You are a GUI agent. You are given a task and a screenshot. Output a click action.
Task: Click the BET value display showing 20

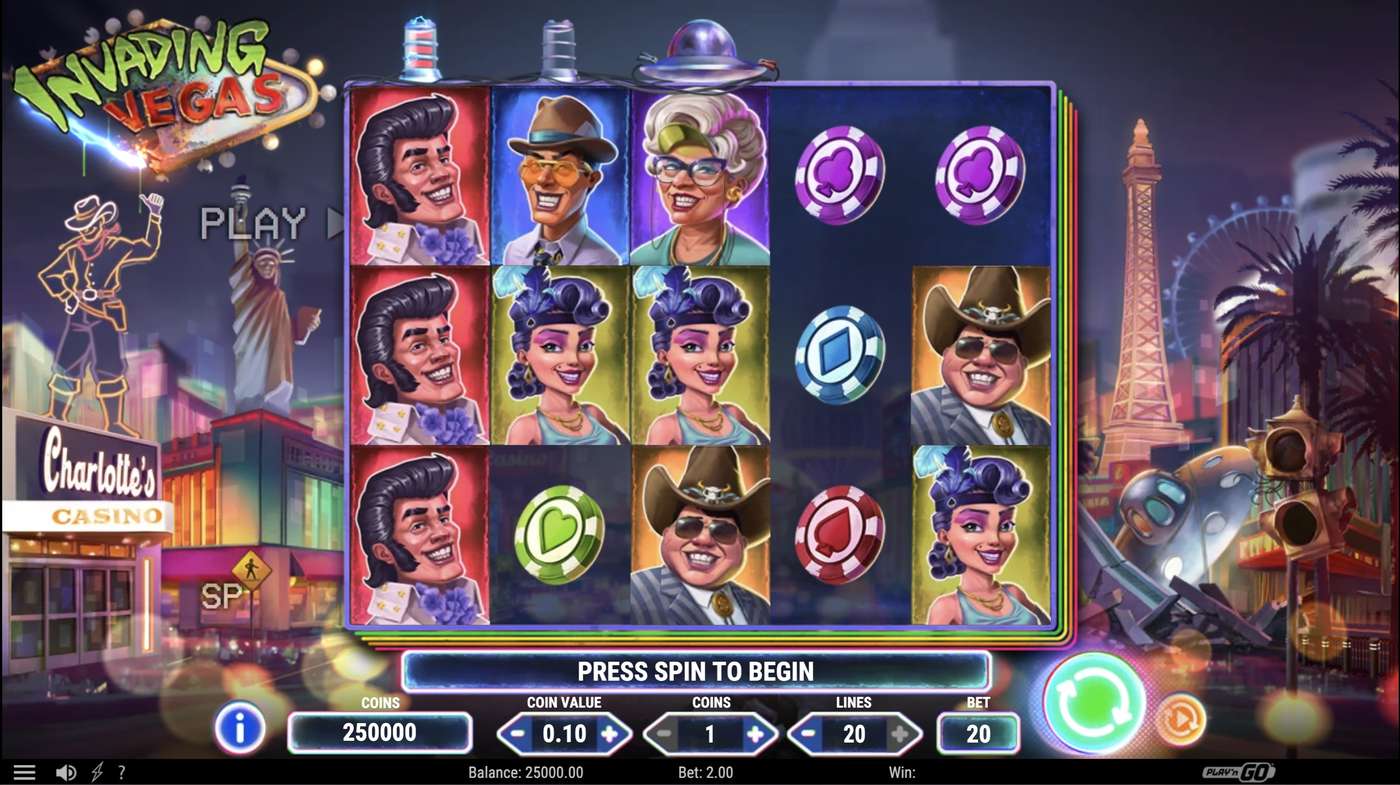click(977, 732)
